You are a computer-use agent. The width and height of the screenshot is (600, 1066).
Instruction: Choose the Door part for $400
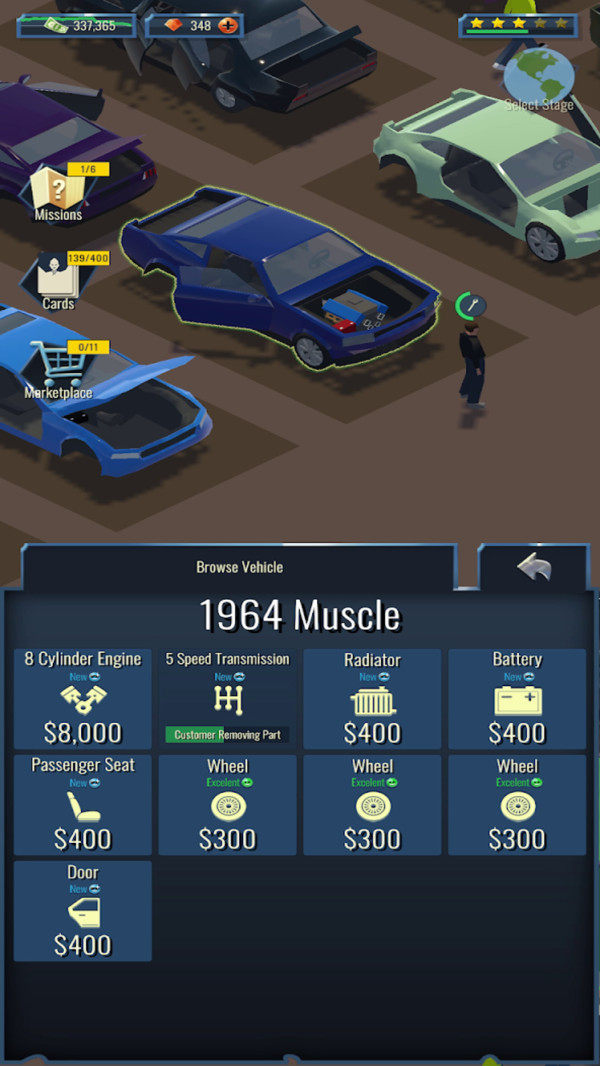click(x=83, y=911)
